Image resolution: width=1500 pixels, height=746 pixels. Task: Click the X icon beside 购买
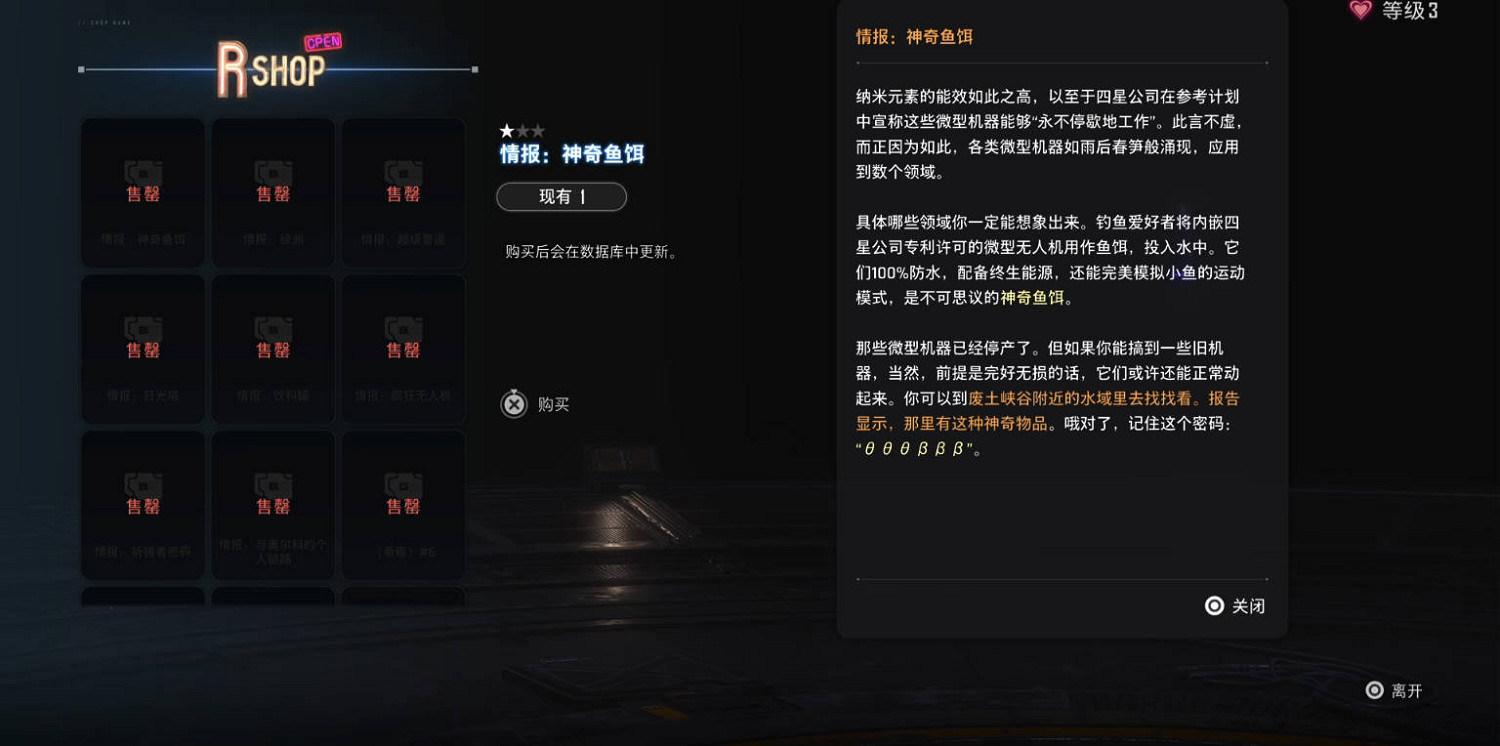point(513,404)
